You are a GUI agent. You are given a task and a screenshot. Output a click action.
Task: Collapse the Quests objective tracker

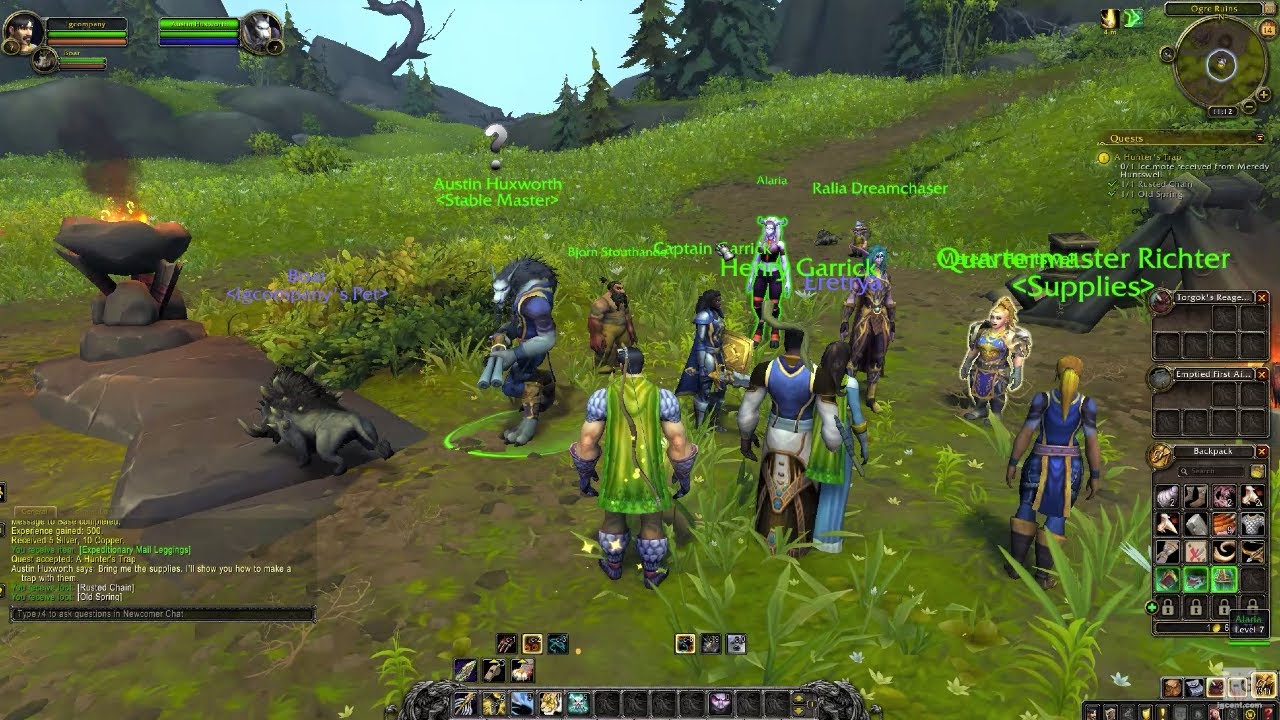[1260, 137]
